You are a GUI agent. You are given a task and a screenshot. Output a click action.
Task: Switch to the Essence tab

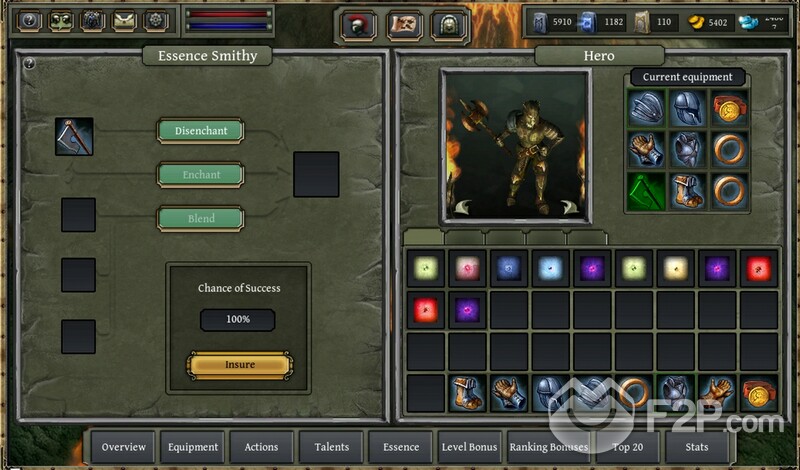click(400, 447)
